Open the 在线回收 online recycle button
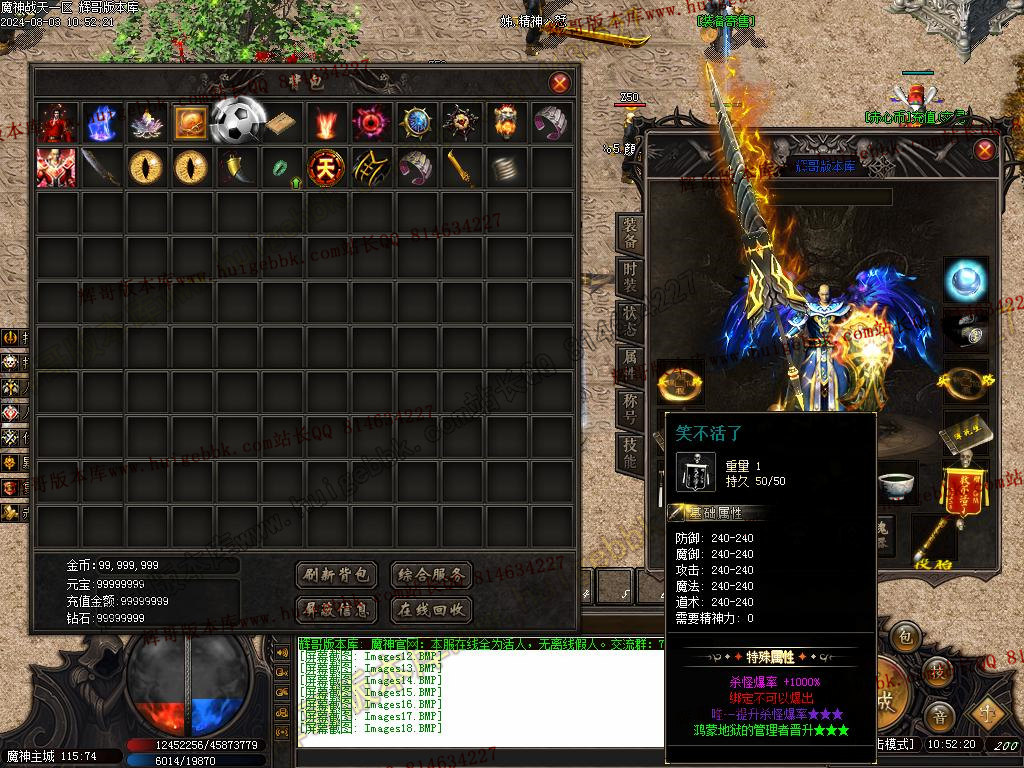 (430, 609)
